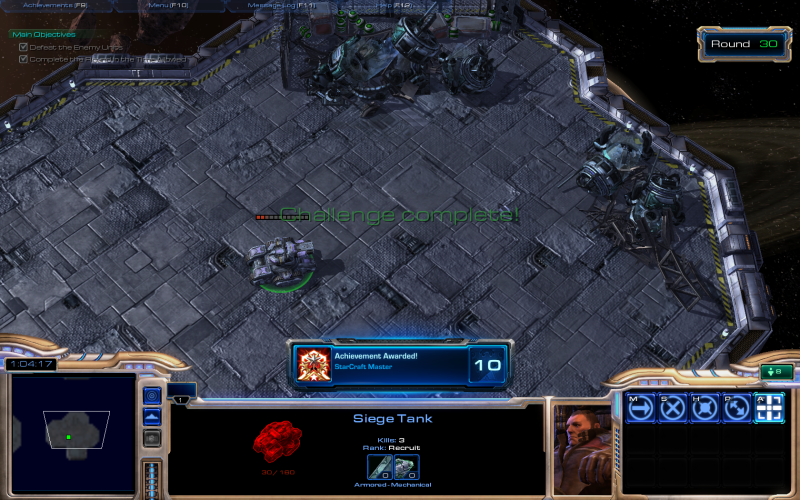The height and width of the screenshot is (500, 800).
Task: Click the Siege Tank armor icon
Action: tap(405, 466)
